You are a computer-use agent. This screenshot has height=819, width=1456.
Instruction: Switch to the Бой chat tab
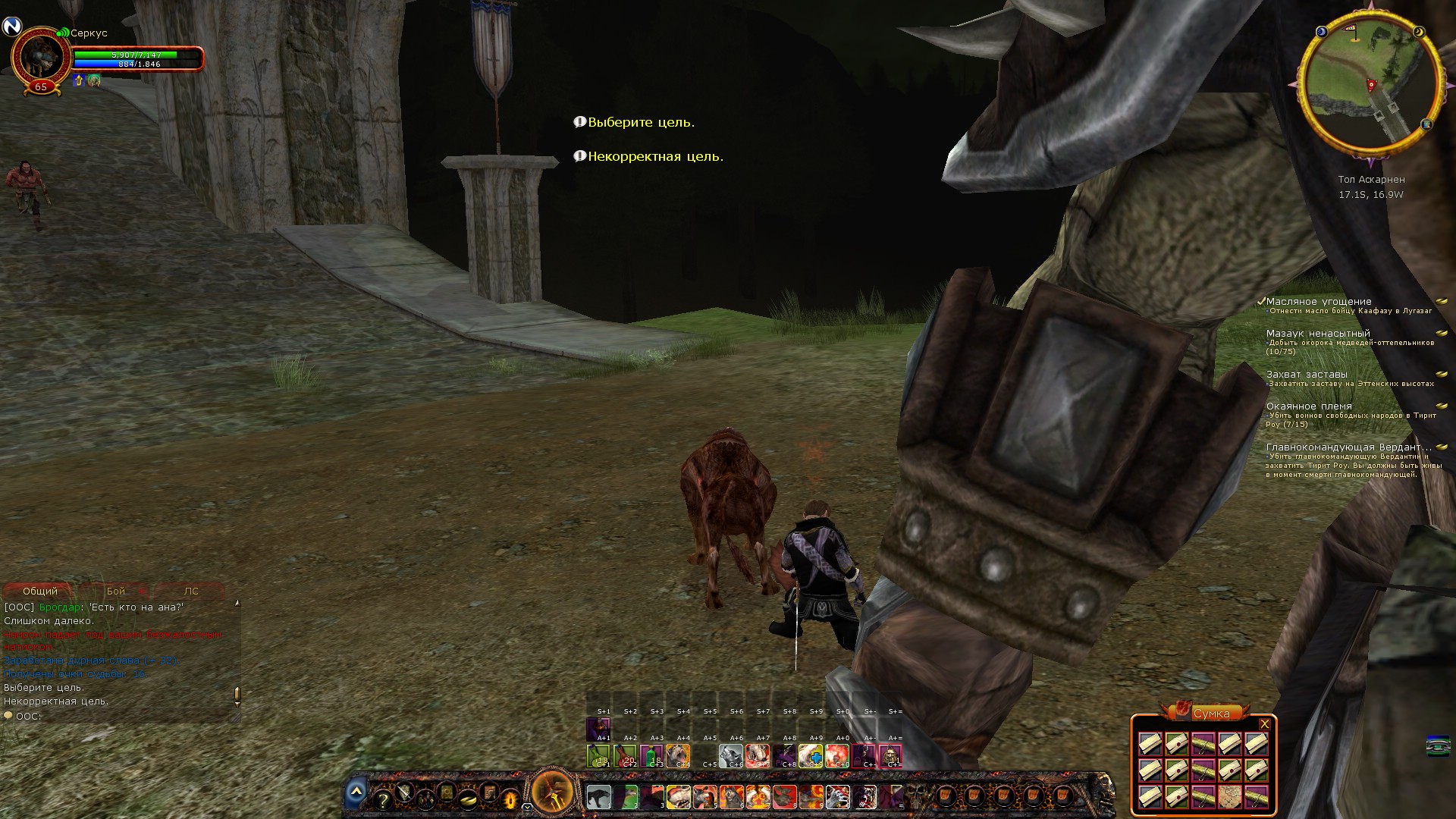coord(116,591)
